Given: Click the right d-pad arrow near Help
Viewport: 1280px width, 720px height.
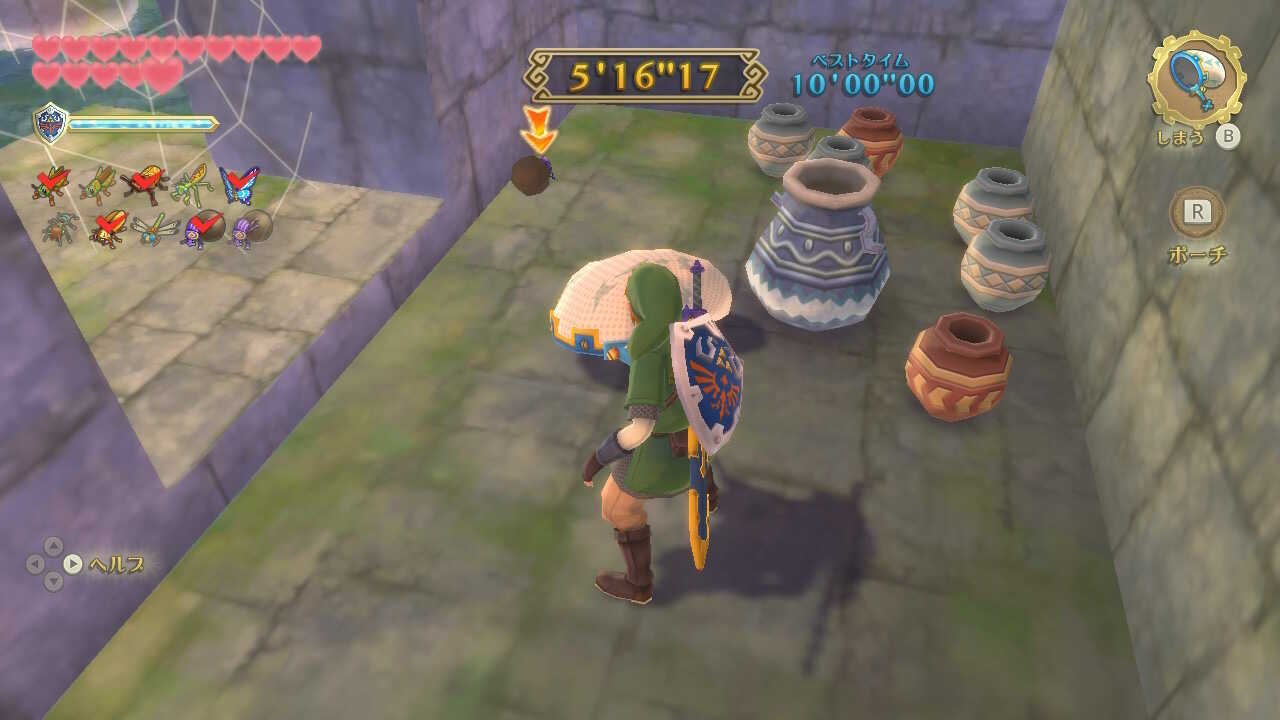Looking at the screenshot, I should pos(73,562).
